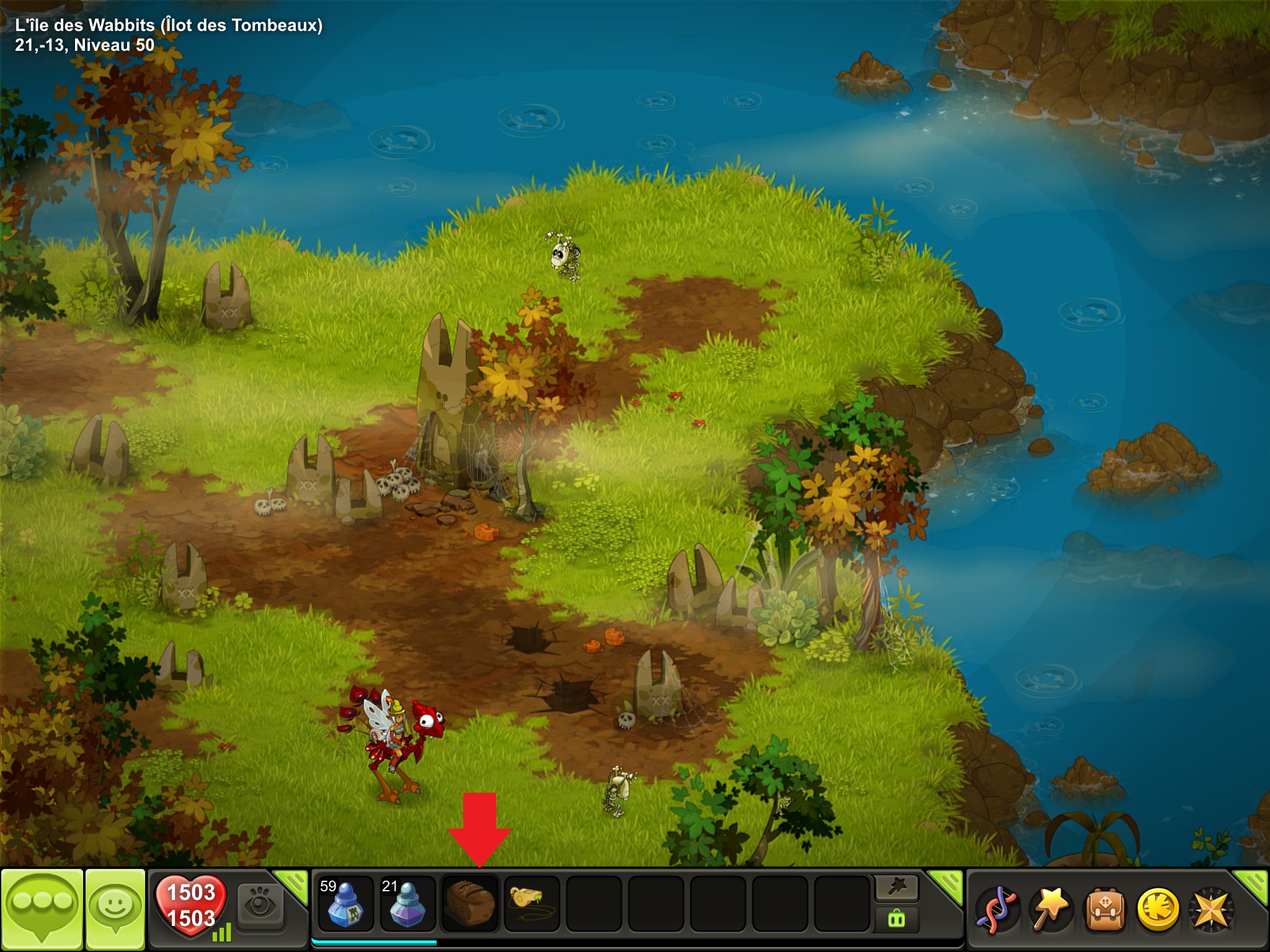This screenshot has height=952, width=1270.
Task: Use the blue recall potion with 59 charges
Action: [345, 904]
